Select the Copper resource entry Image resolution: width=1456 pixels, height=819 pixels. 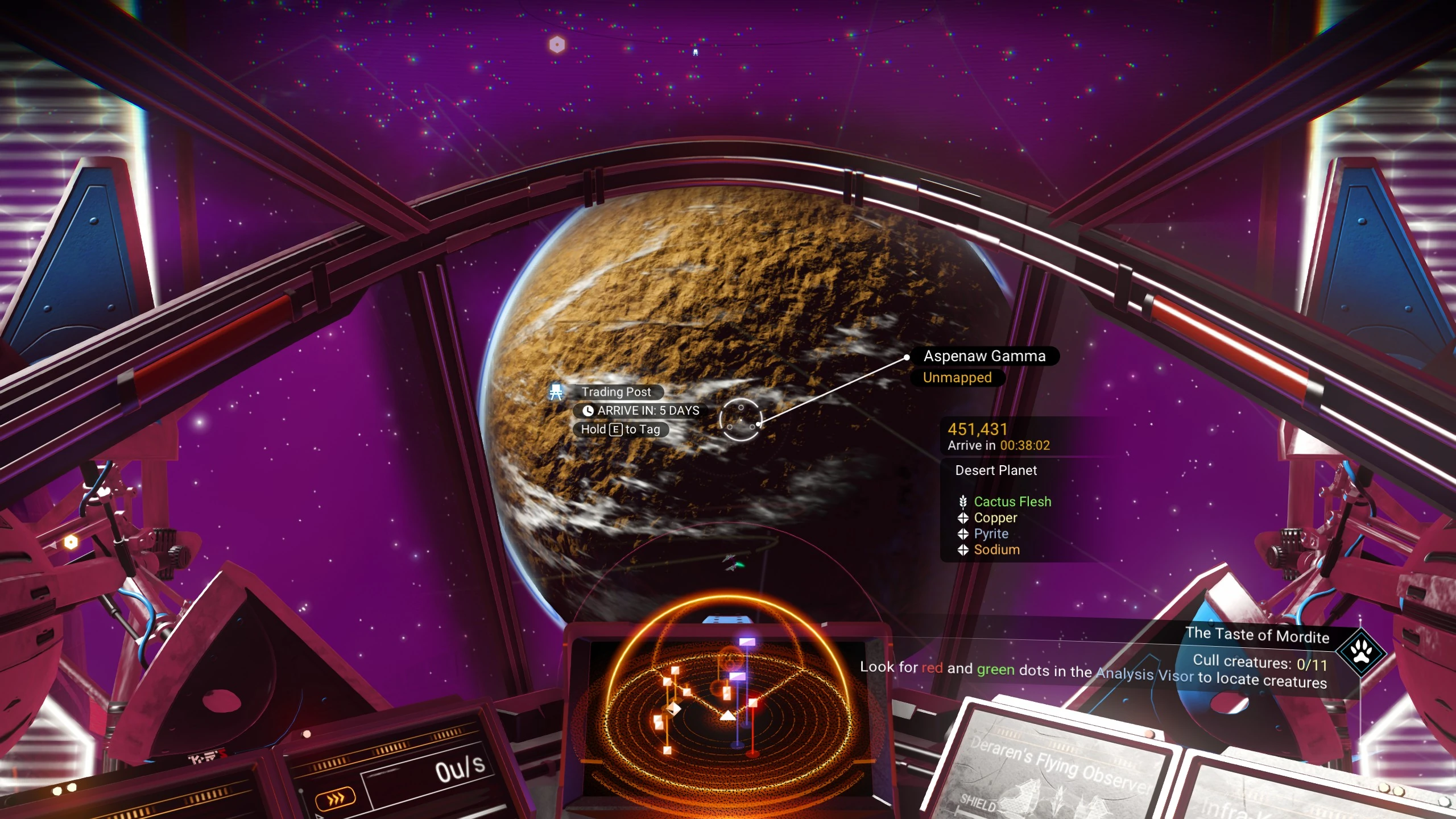(995, 518)
